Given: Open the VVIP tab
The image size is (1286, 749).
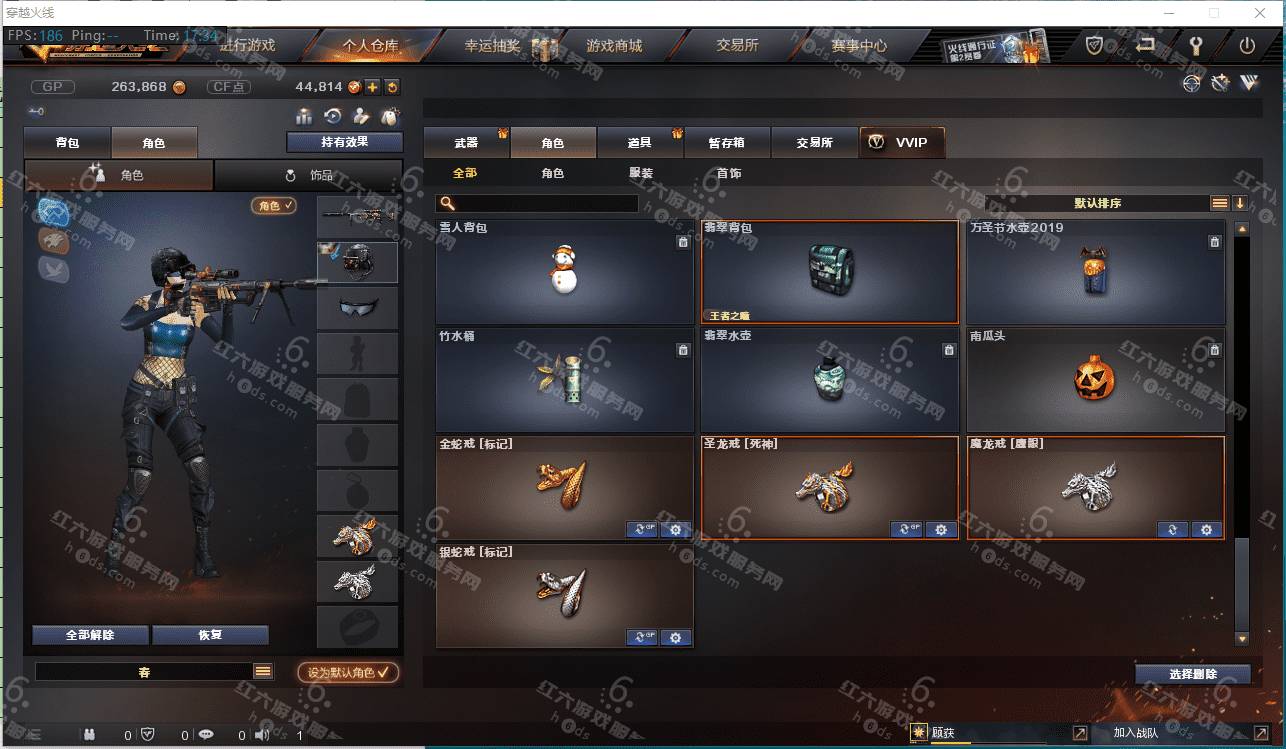Looking at the screenshot, I should (901, 143).
